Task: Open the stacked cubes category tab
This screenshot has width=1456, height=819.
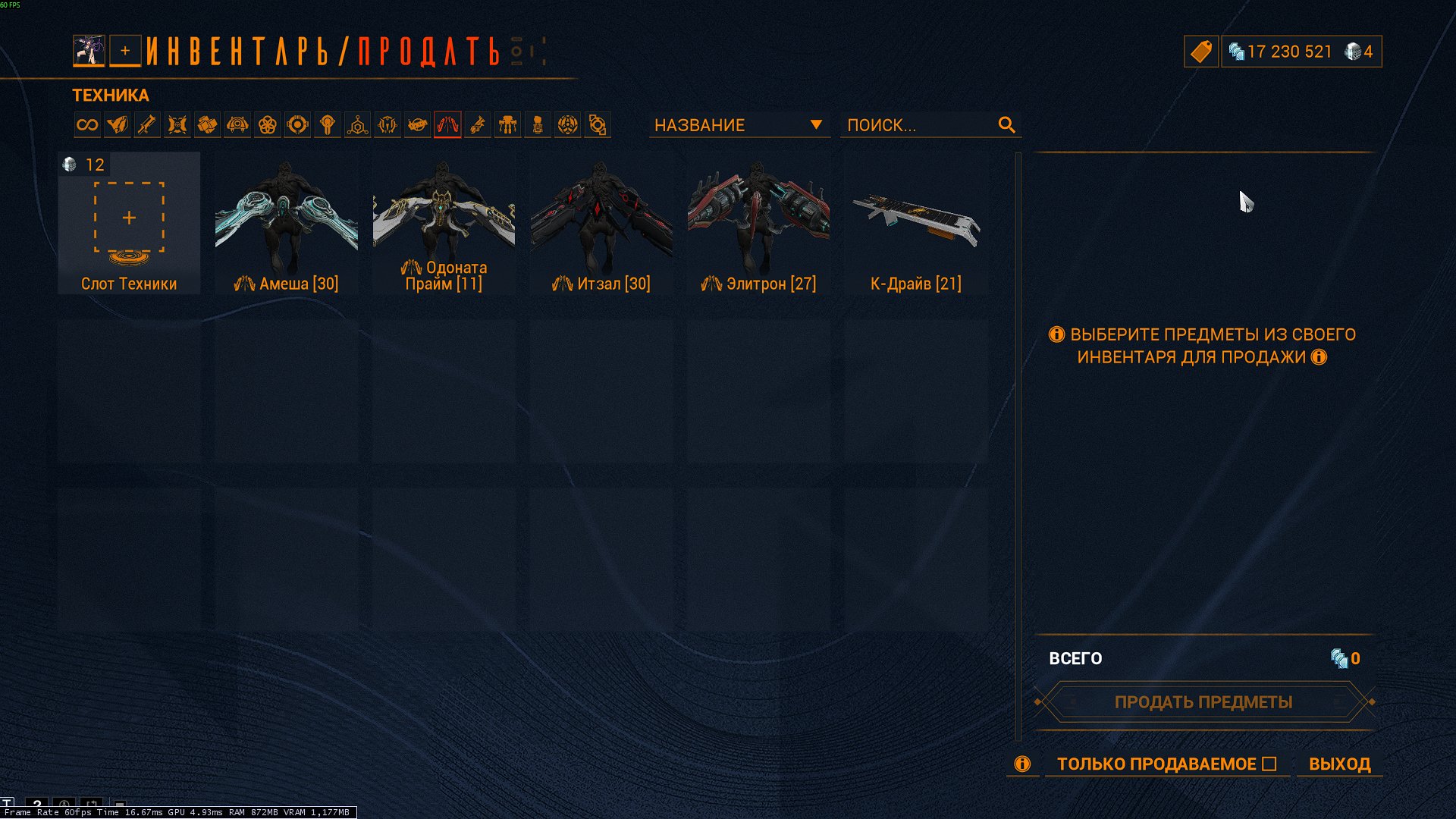Action: [207, 125]
